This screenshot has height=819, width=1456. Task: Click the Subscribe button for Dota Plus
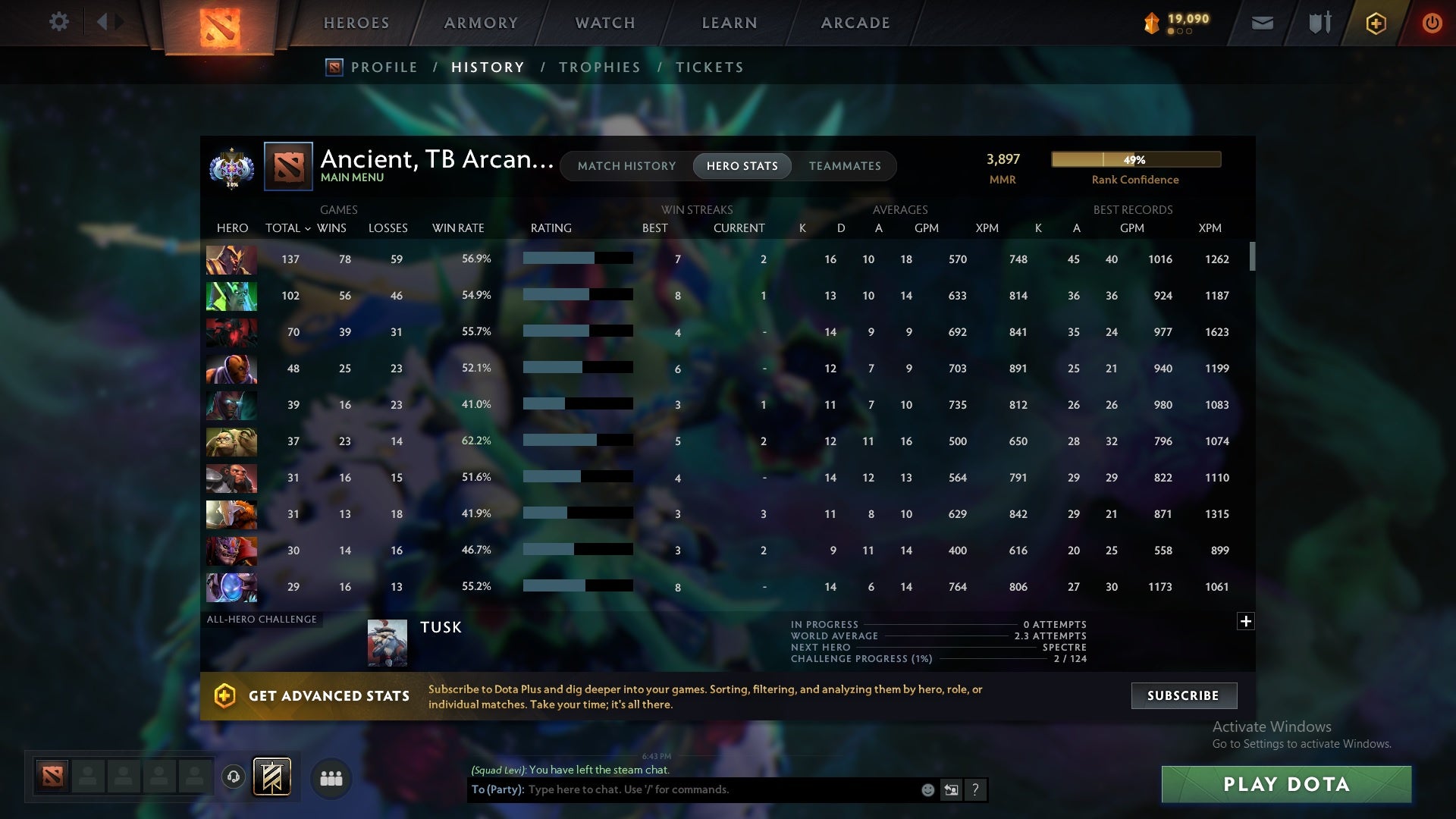[x=1183, y=695]
